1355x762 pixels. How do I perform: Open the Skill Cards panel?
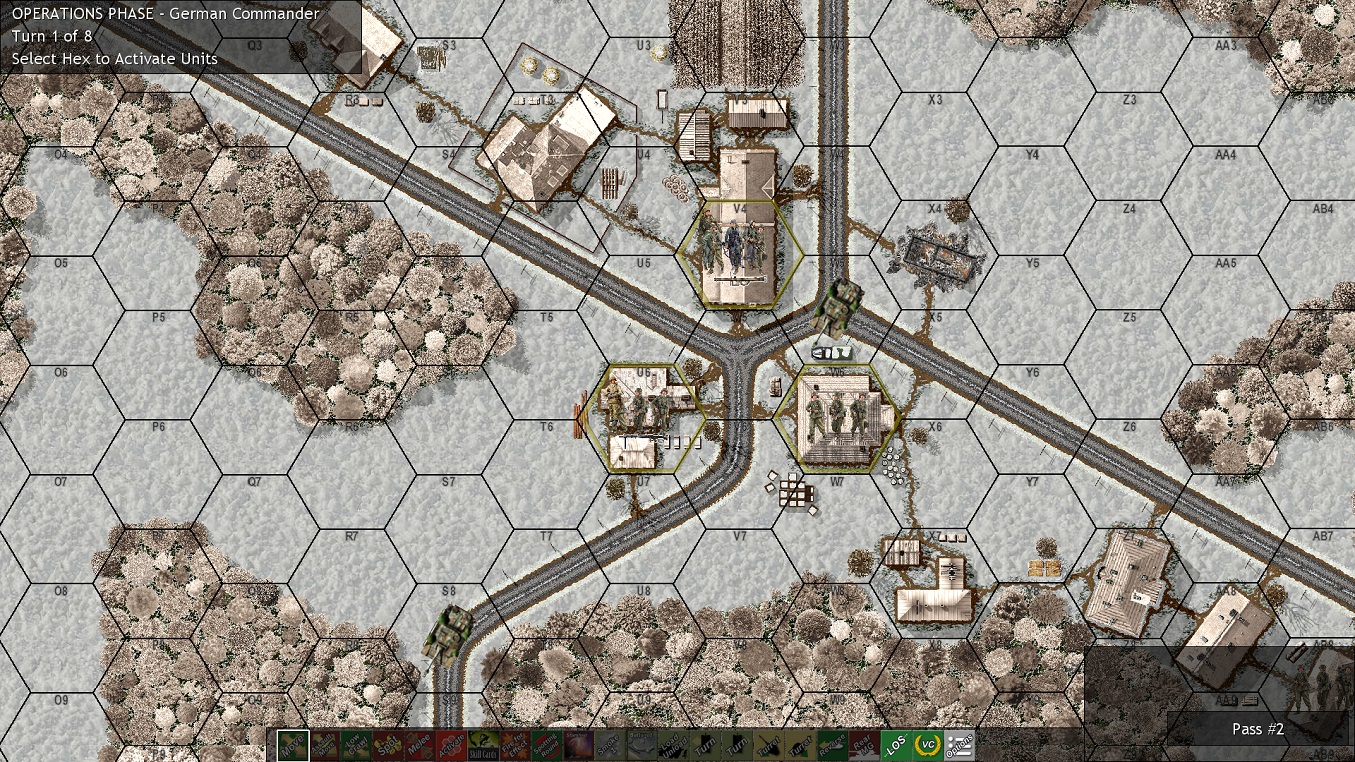tap(481, 744)
